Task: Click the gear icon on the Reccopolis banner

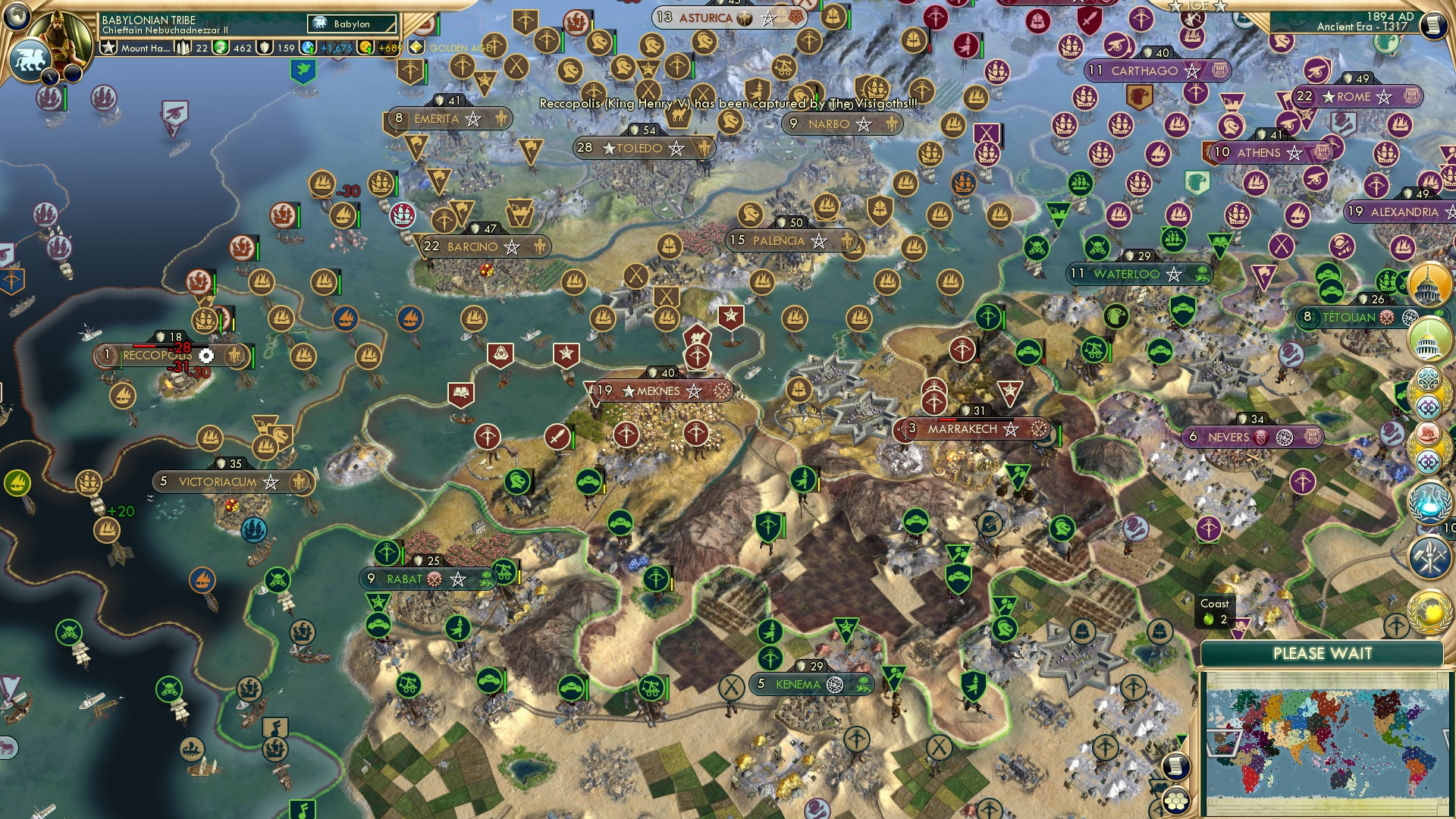Action: (204, 353)
